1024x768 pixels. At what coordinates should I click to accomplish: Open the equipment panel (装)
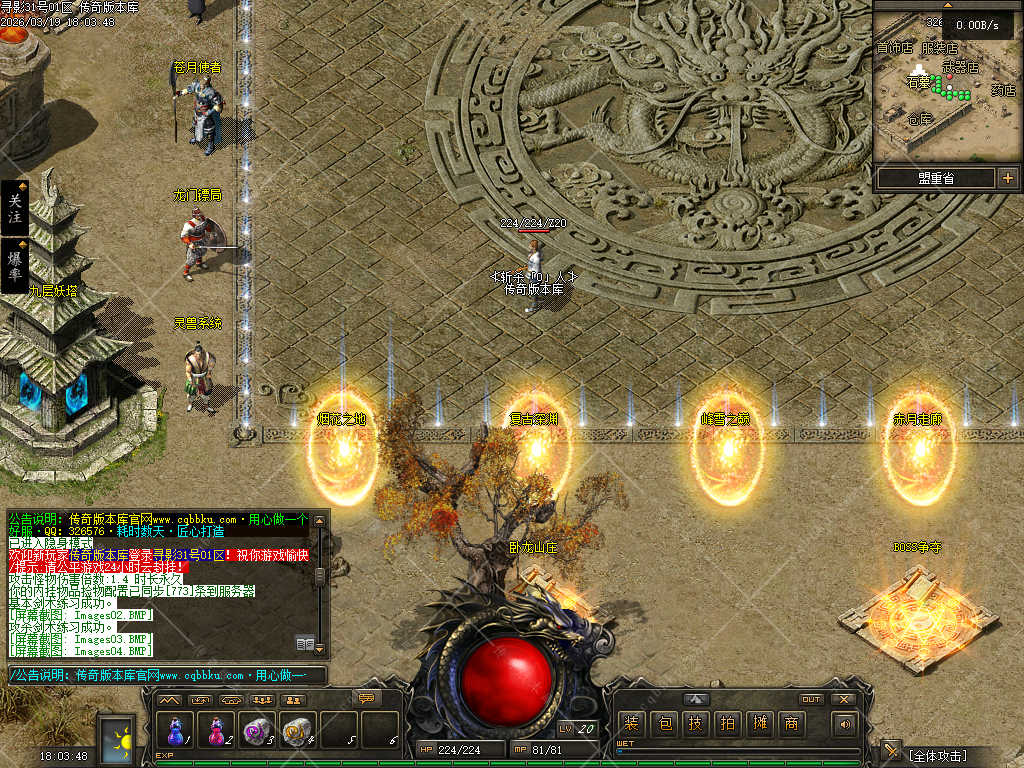631,724
